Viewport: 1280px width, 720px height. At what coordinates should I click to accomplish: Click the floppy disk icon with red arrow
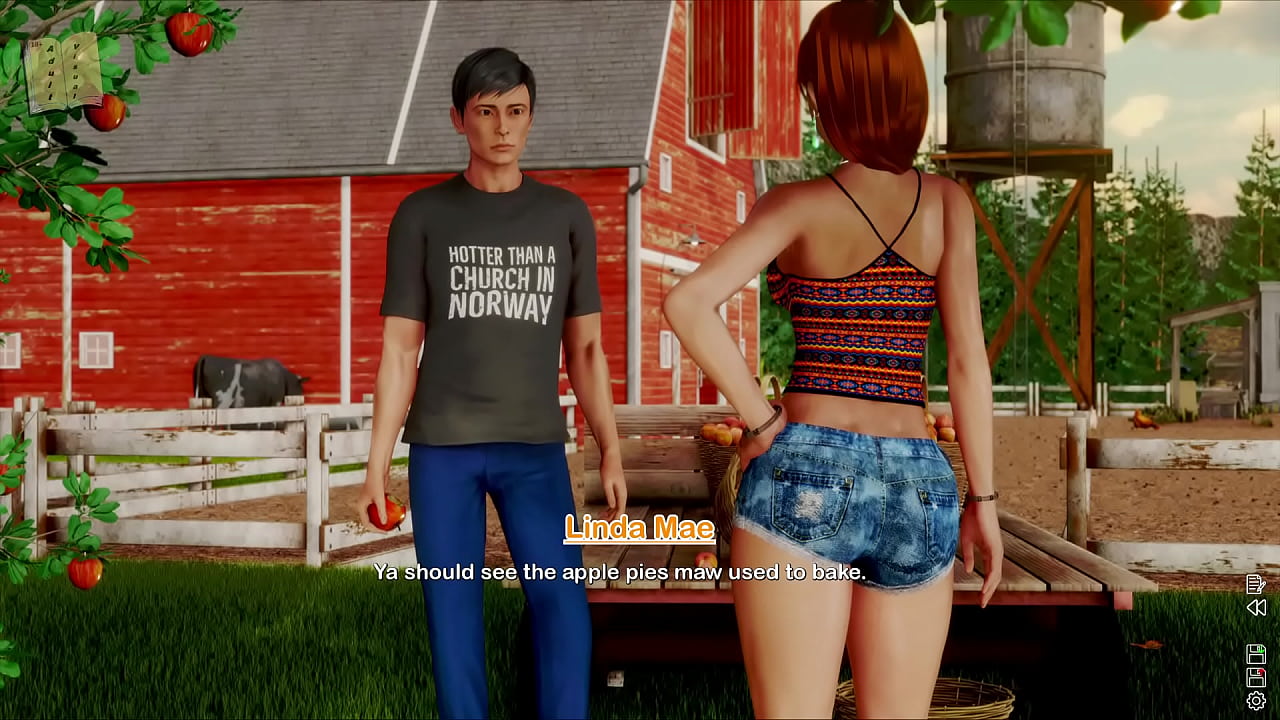[x=1256, y=677]
